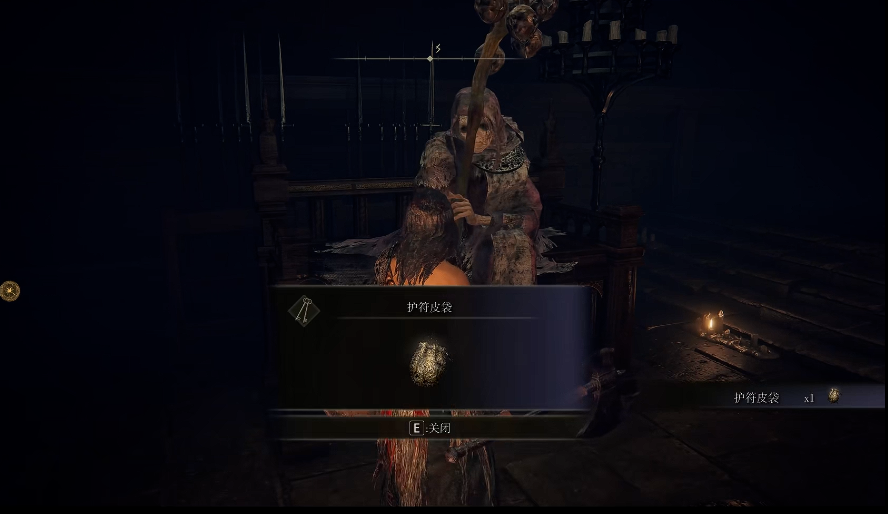Select the Talisman Pouch icon in the popup
888x514 pixels.
[429, 363]
